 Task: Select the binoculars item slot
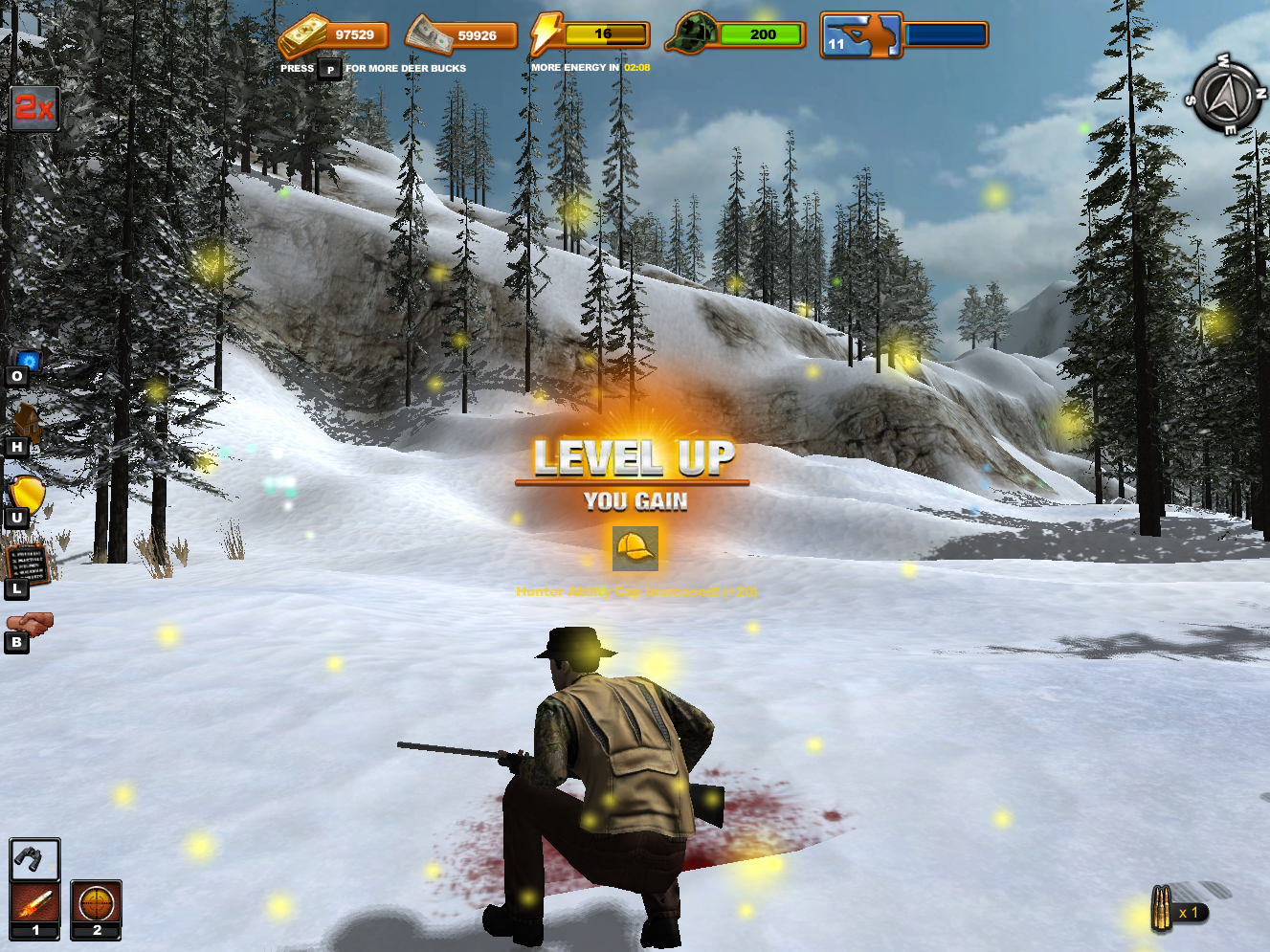click(34, 860)
